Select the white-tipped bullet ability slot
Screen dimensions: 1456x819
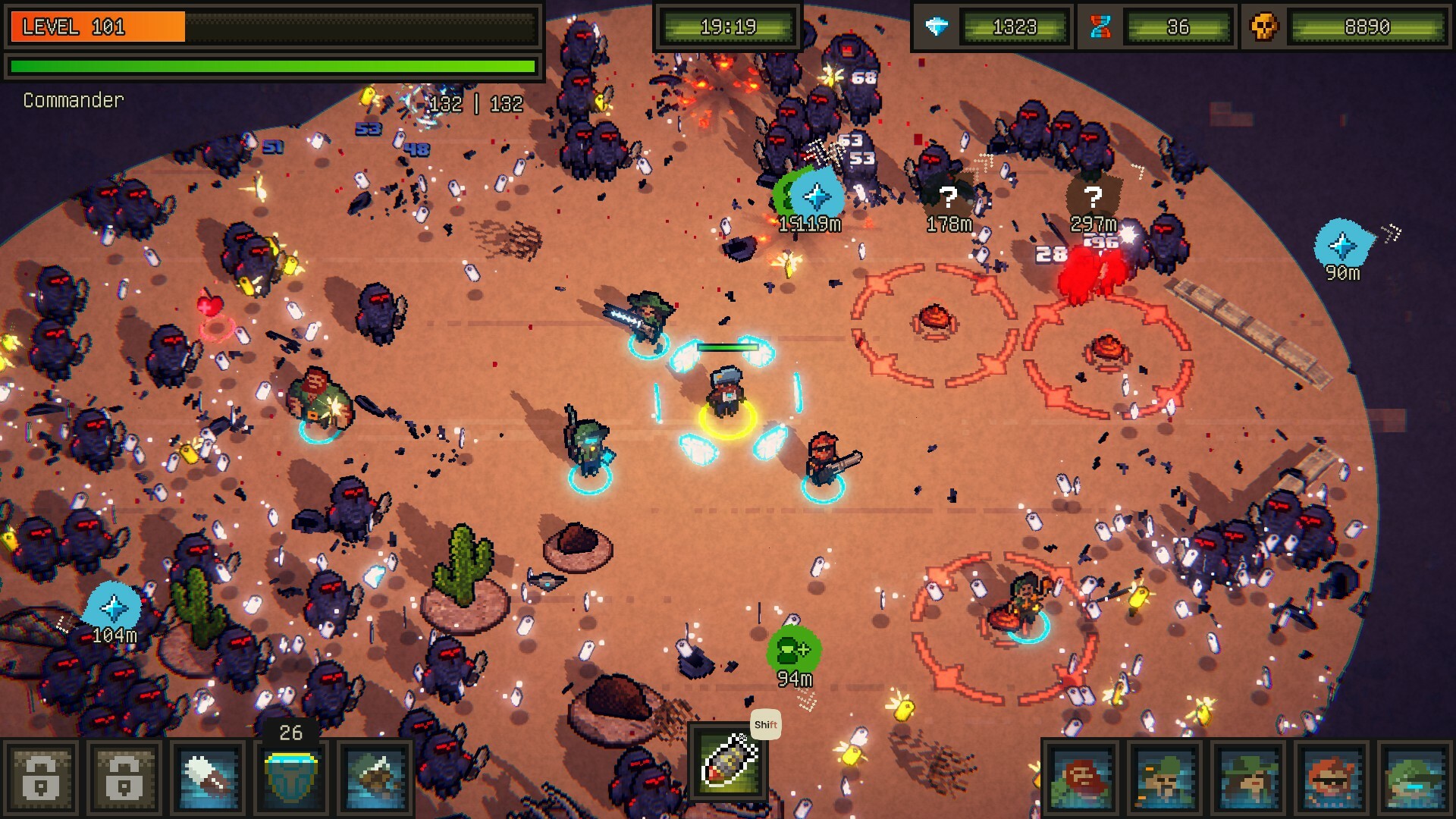coord(209,777)
